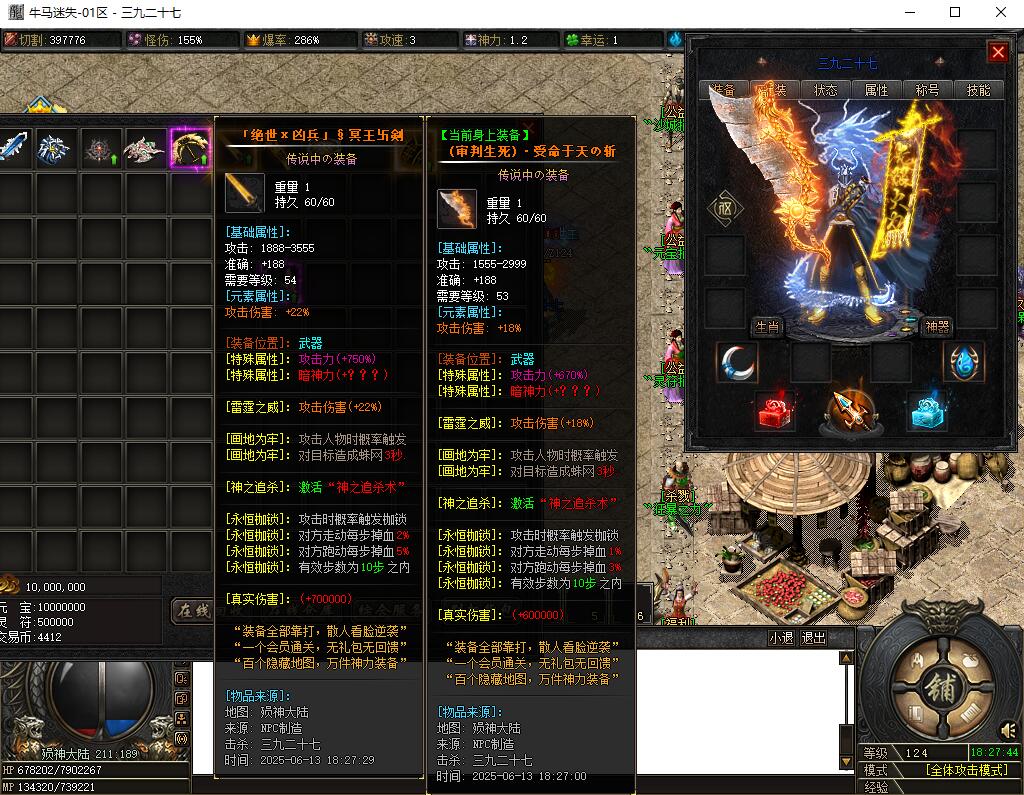Close the character equipment panel
The height and width of the screenshot is (795, 1024).
pos(997,52)
